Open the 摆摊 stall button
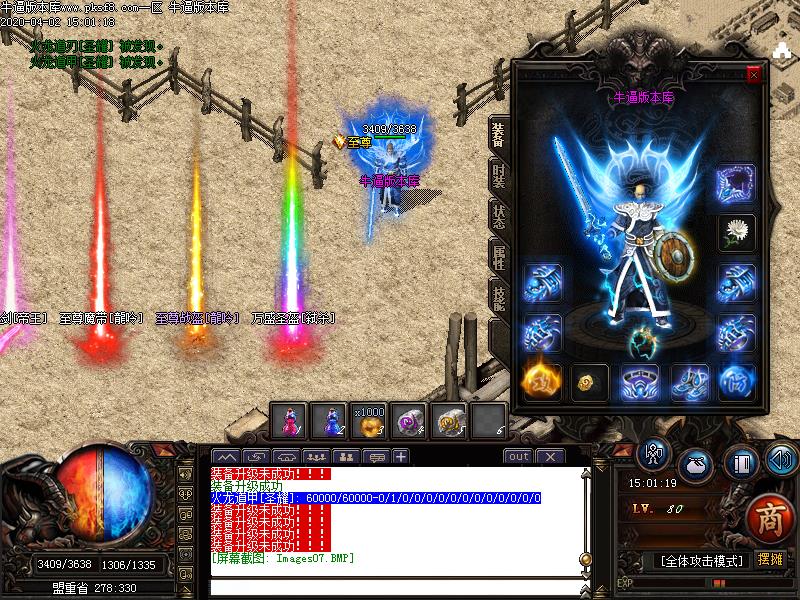 [770, 560]
